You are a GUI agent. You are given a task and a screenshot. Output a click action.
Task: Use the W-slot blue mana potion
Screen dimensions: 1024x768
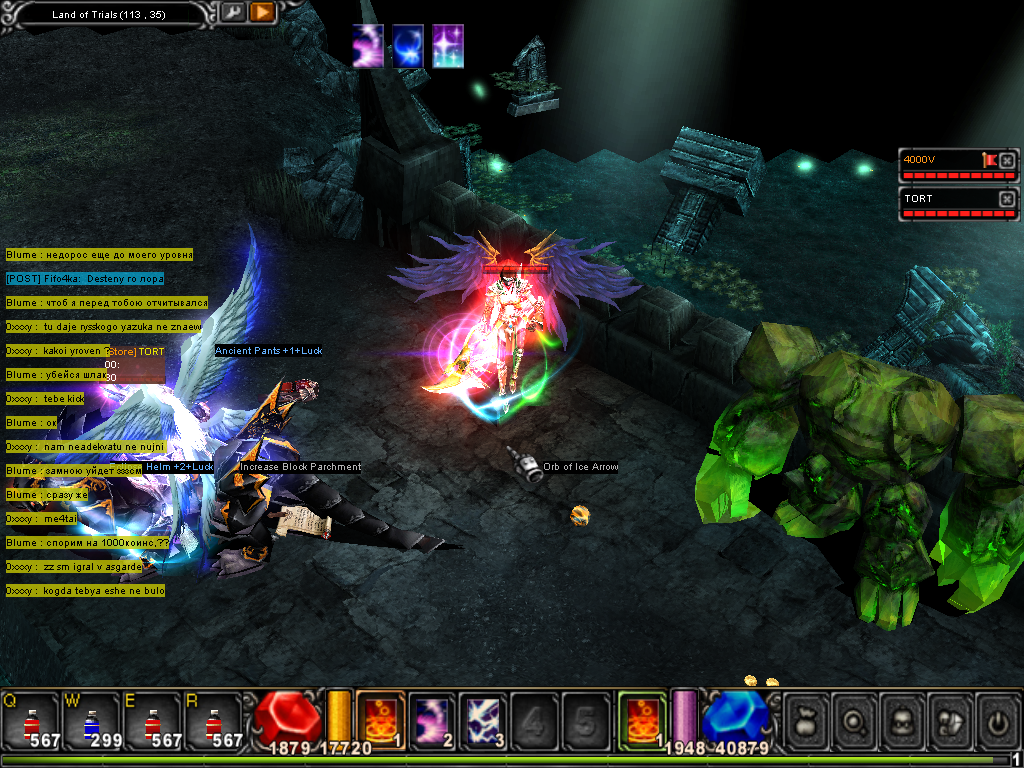tap(90, 720)
